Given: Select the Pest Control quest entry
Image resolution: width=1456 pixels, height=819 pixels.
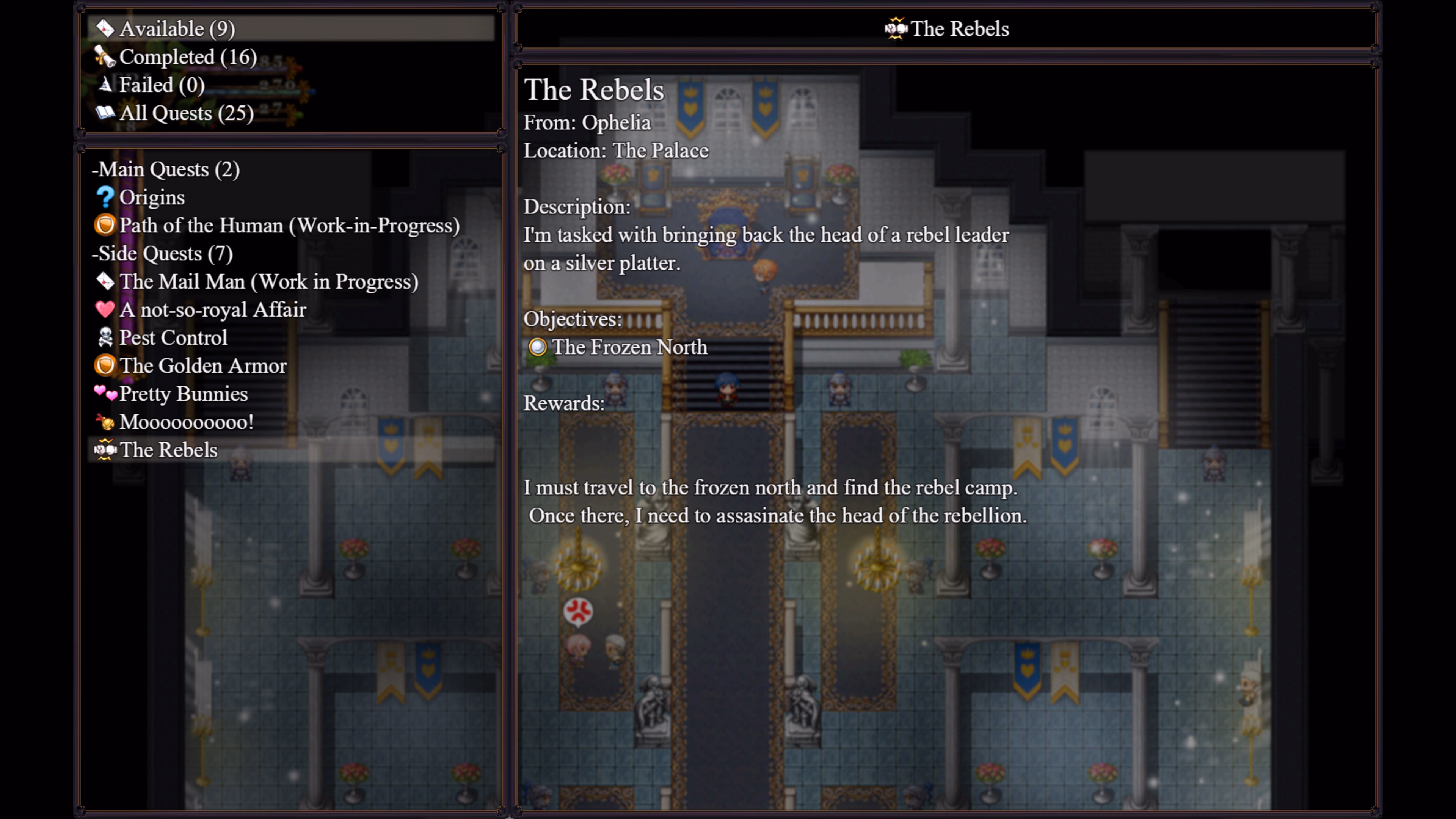Looking at the screenshot, I should coord(173,337).
